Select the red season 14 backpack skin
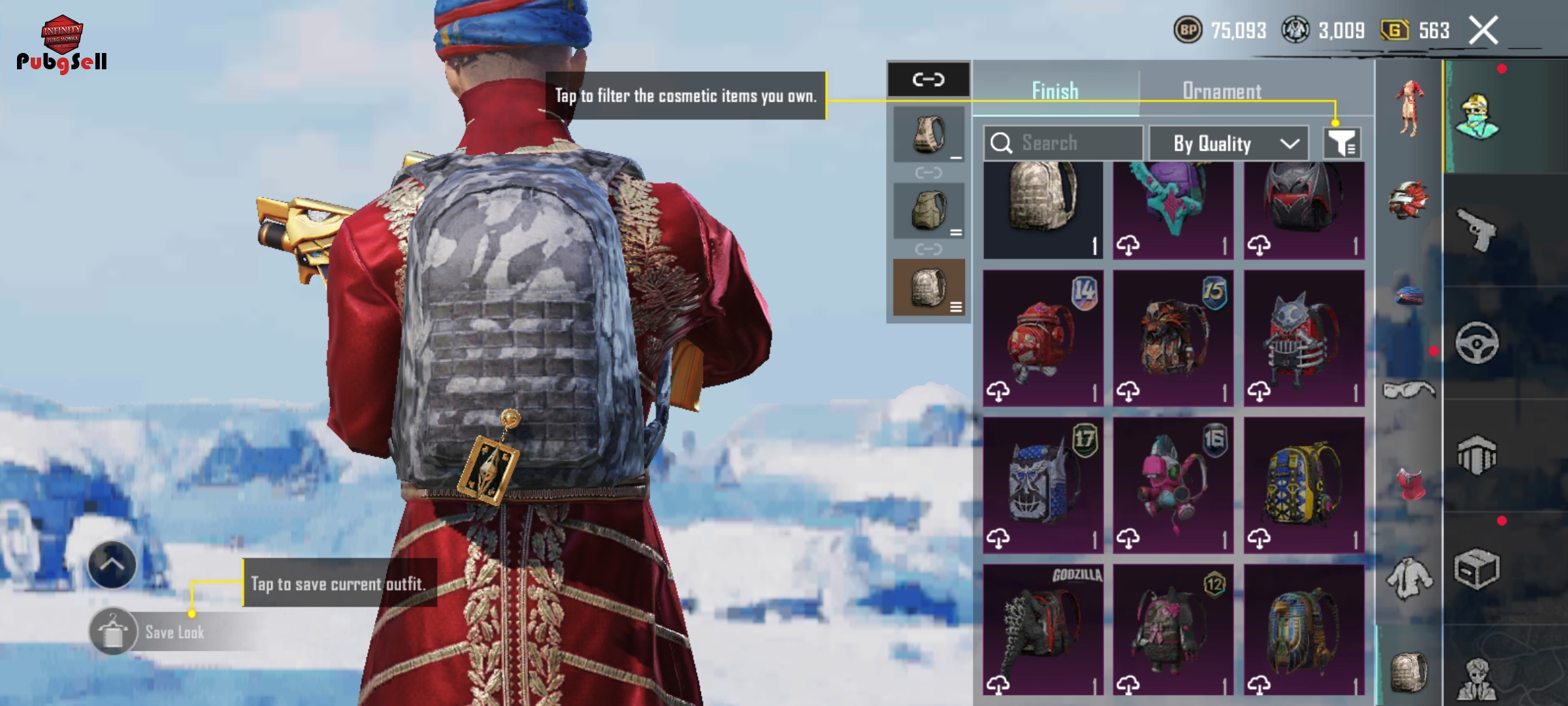 [x=1043, y=338]
